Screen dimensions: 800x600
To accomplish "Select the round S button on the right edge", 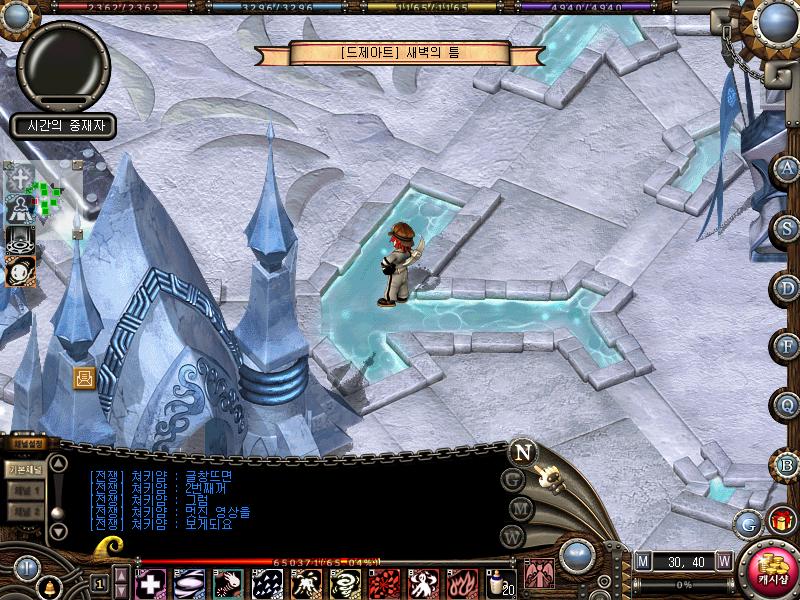I will [x=788, y=229].
